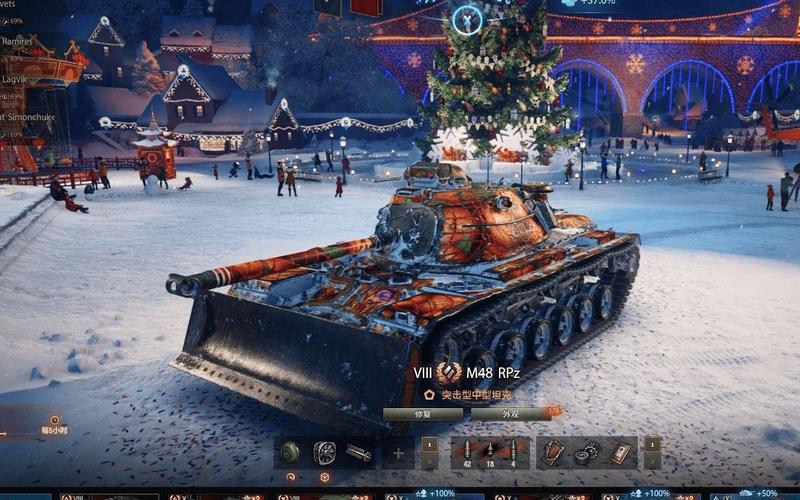
Task: Select the first aid kit consumable slot
Action: tap(620, 453)
